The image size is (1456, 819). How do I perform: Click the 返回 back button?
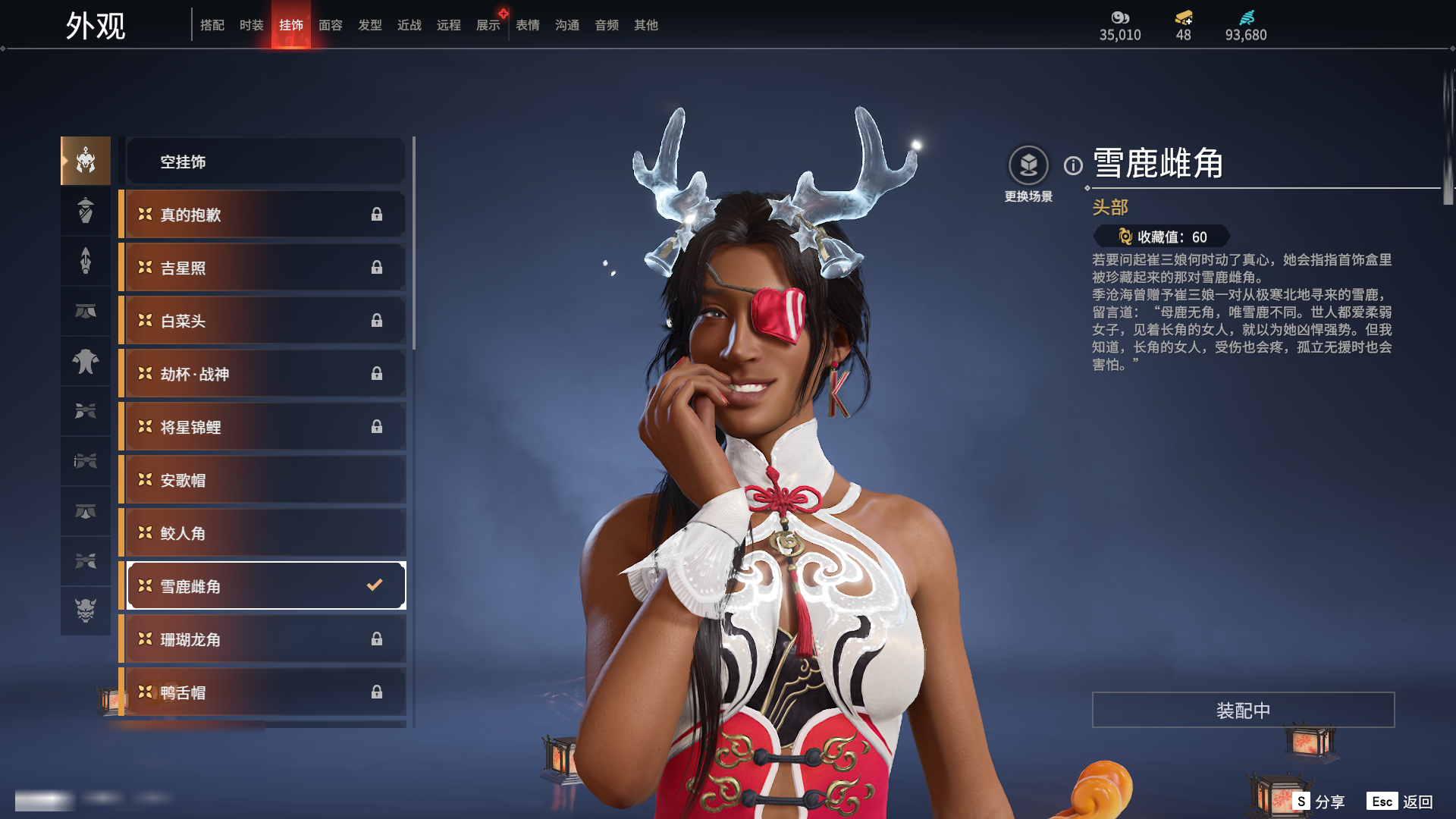coord(1401,802)
